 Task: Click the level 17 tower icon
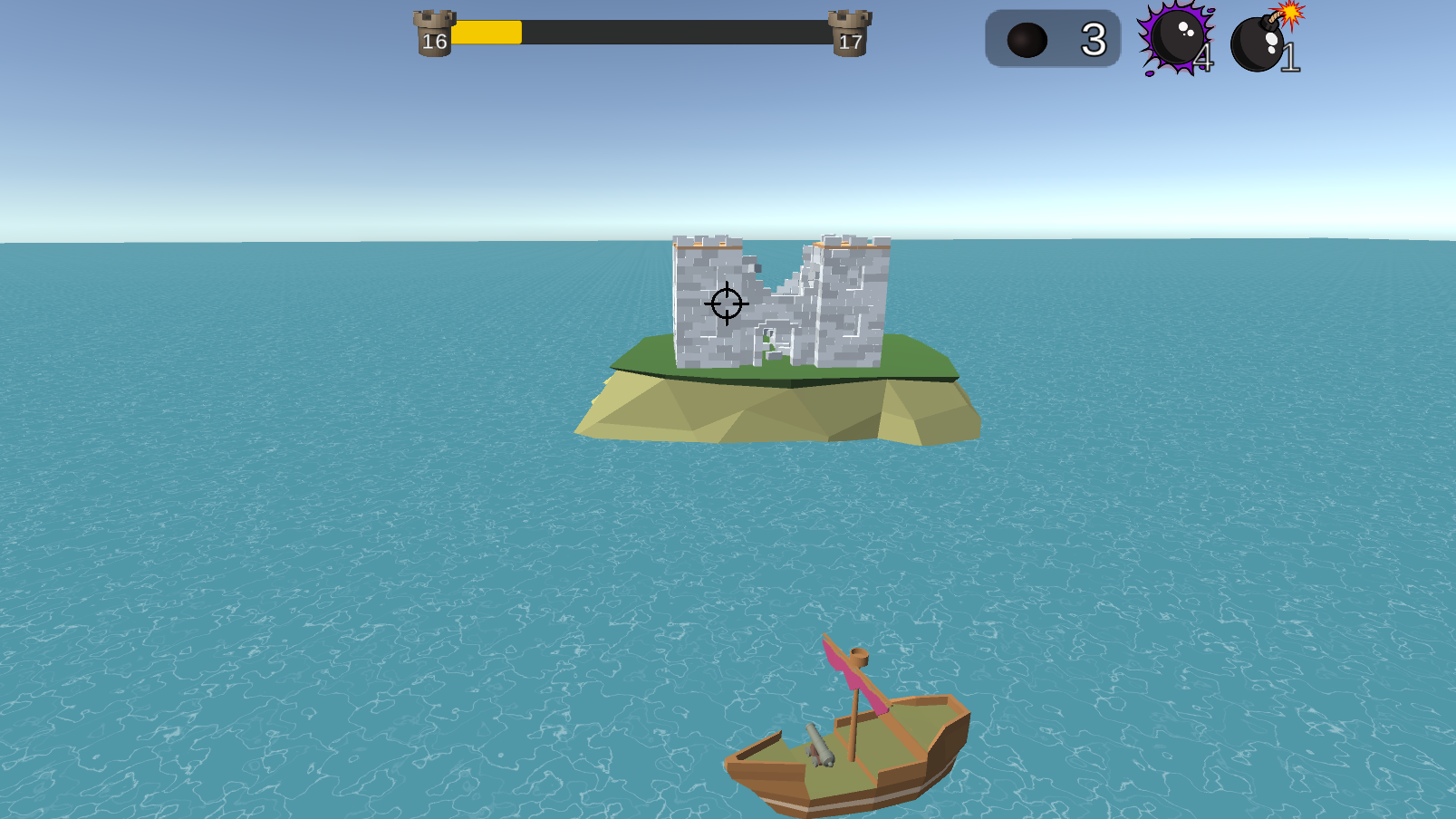coord(848,34)
